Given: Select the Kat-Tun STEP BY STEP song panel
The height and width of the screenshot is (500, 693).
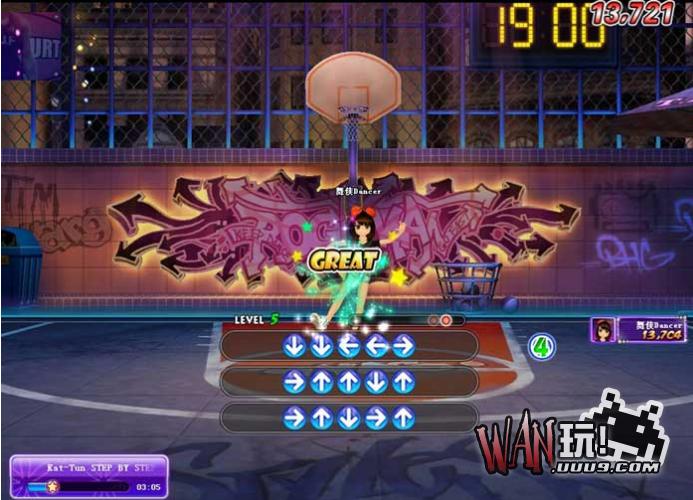Looking at the screenshot, I should tap(88, 476).
